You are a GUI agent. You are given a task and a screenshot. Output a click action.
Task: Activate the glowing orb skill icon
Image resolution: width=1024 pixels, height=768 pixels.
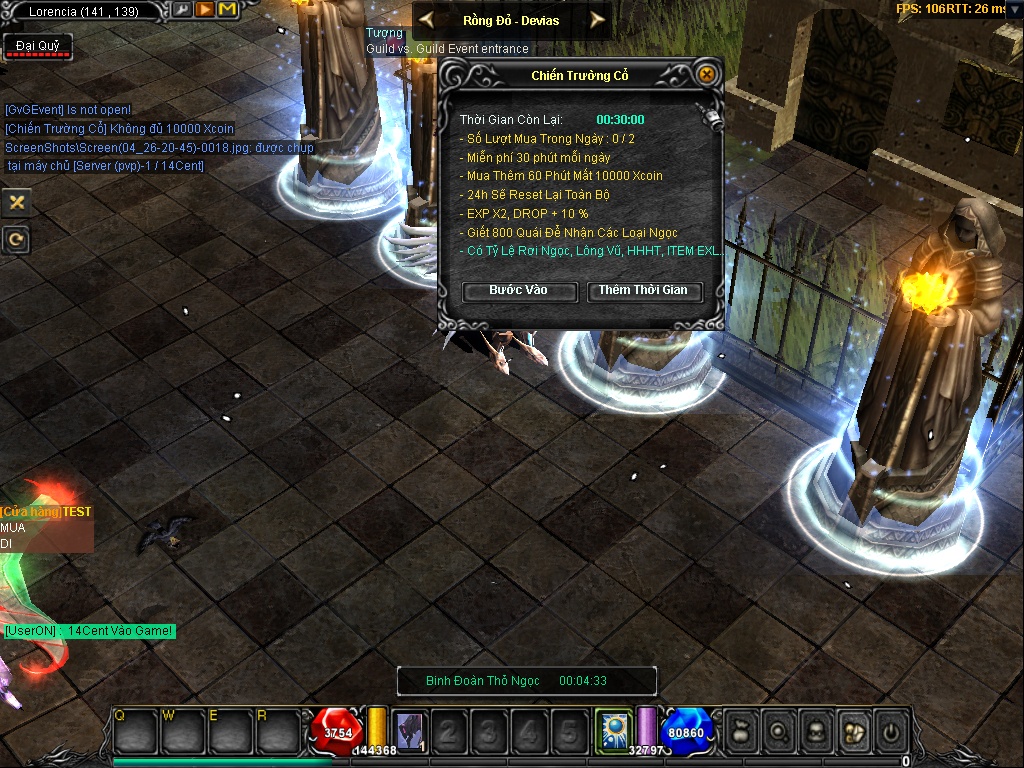point(613,730)
